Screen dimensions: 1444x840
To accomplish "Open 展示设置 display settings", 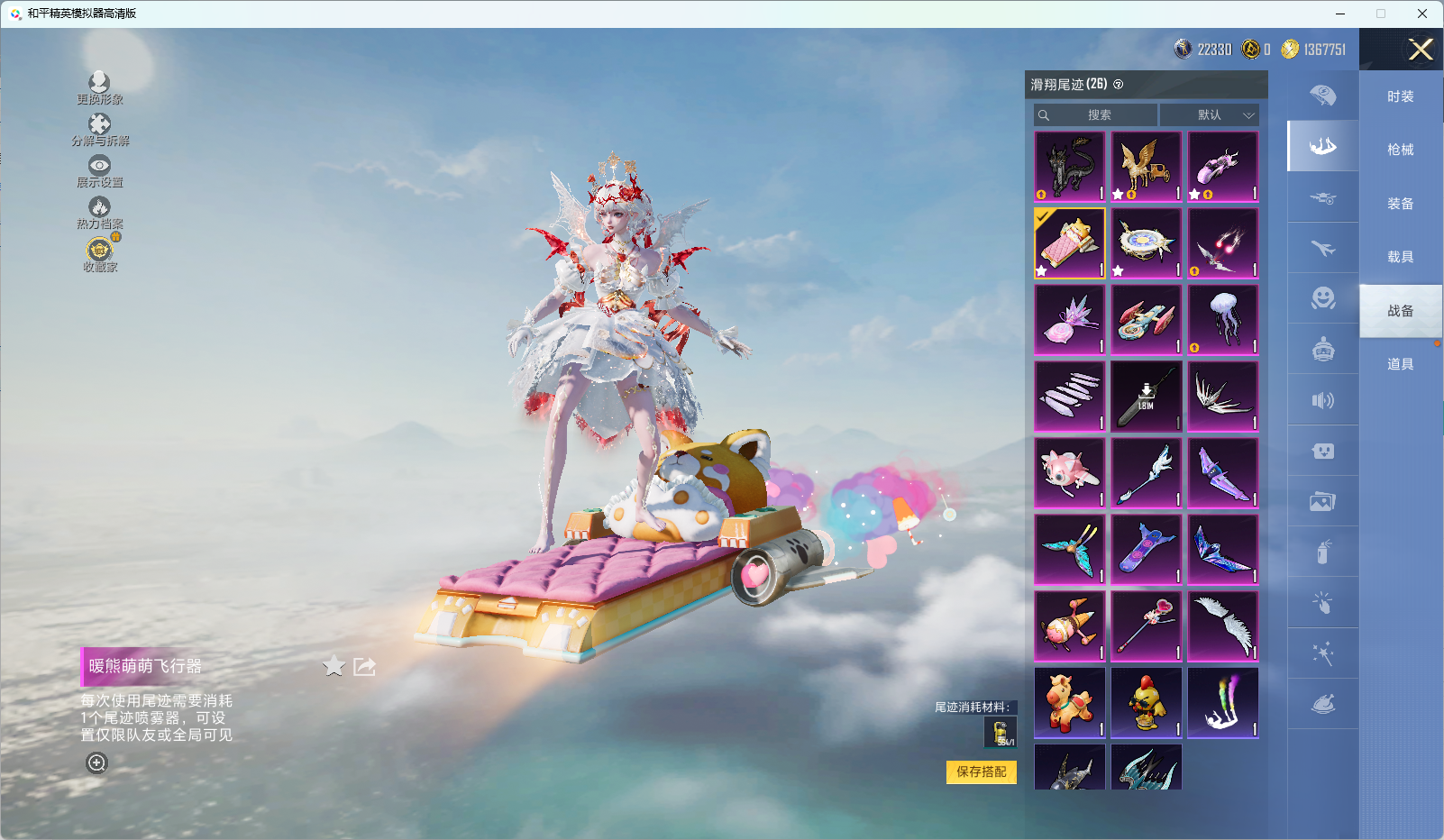I will (x=99, y=171).
